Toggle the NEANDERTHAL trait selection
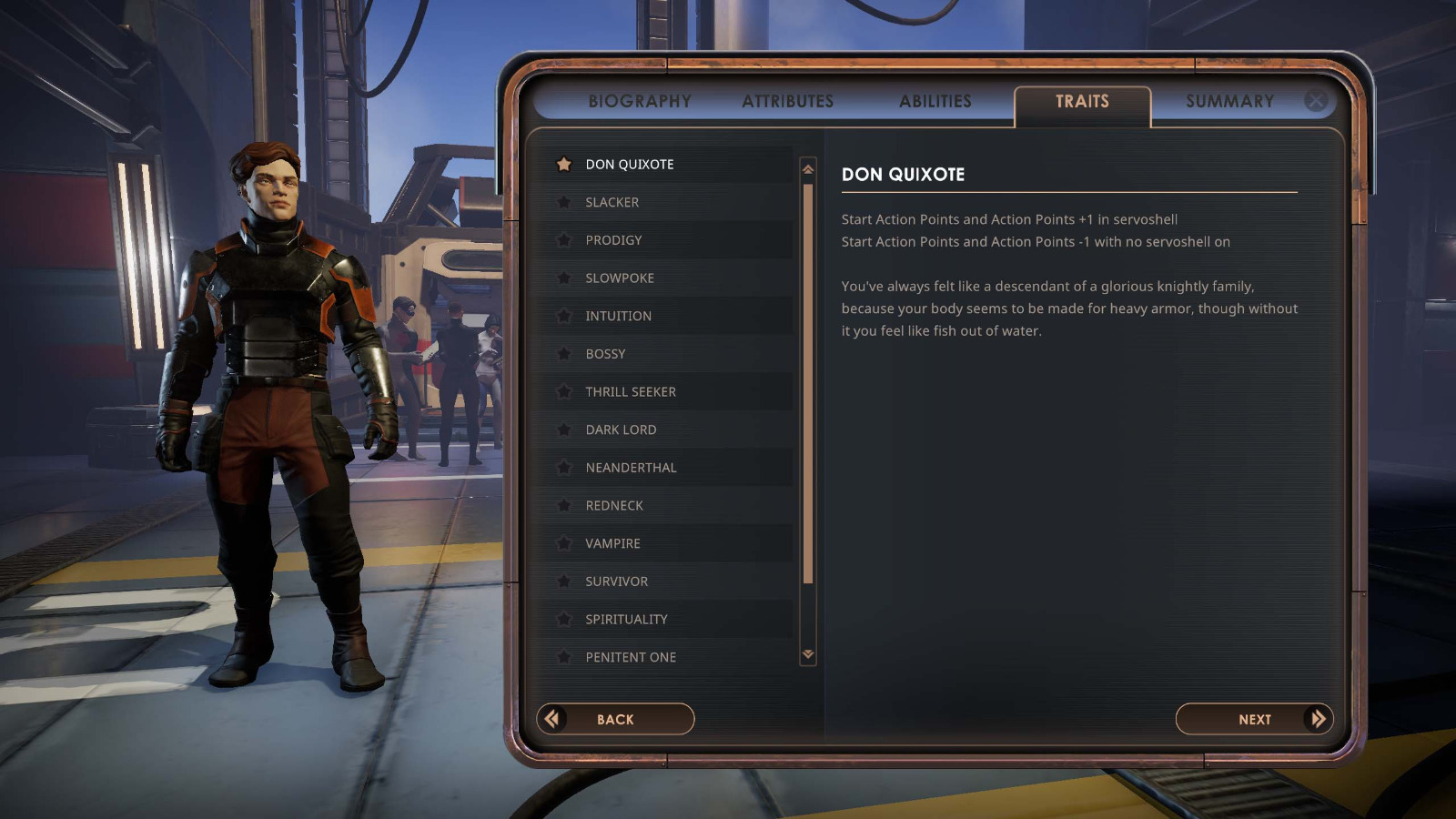The width and height of the screenshot is (1456, 819). click(631, 468)
